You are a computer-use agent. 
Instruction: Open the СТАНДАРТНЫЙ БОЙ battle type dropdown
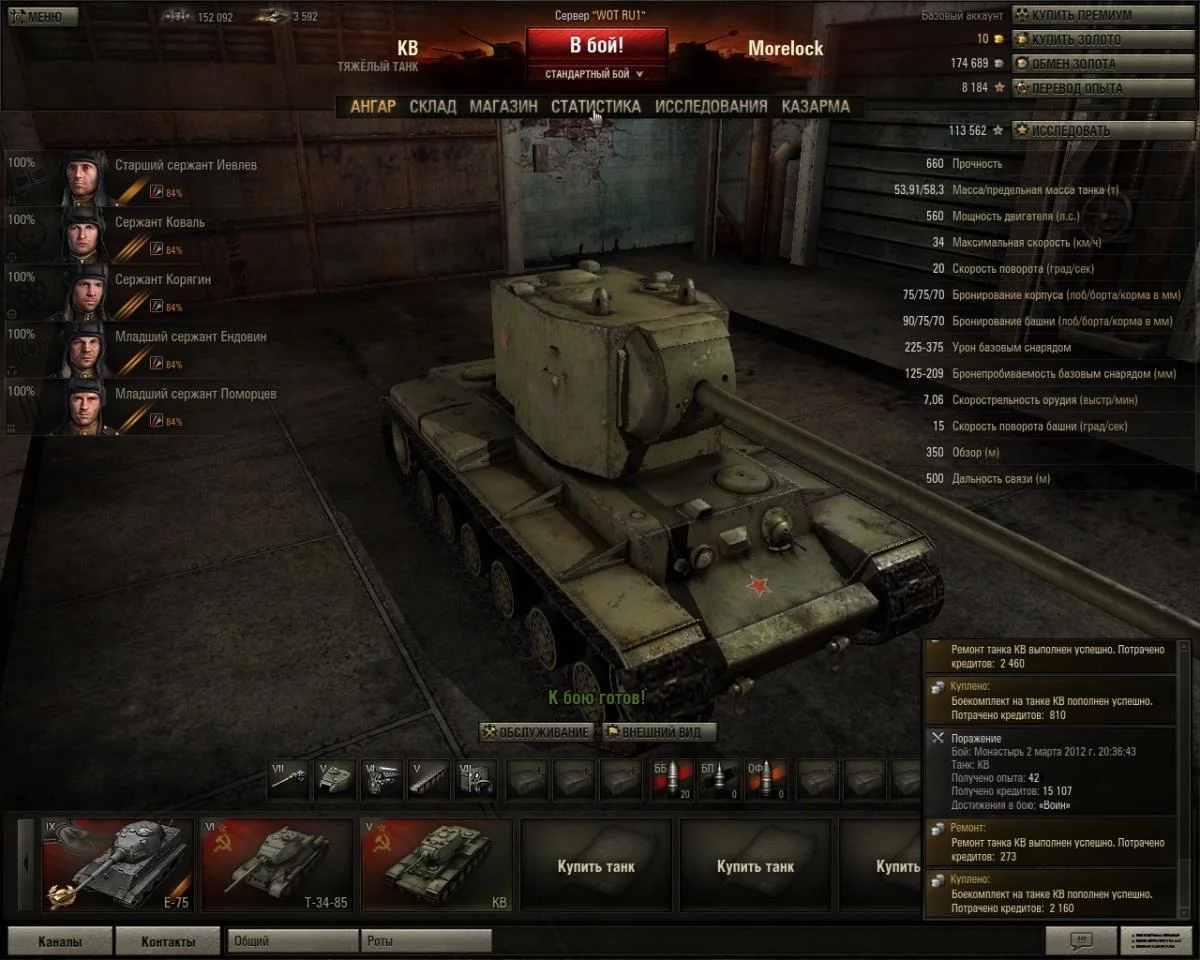596,74
